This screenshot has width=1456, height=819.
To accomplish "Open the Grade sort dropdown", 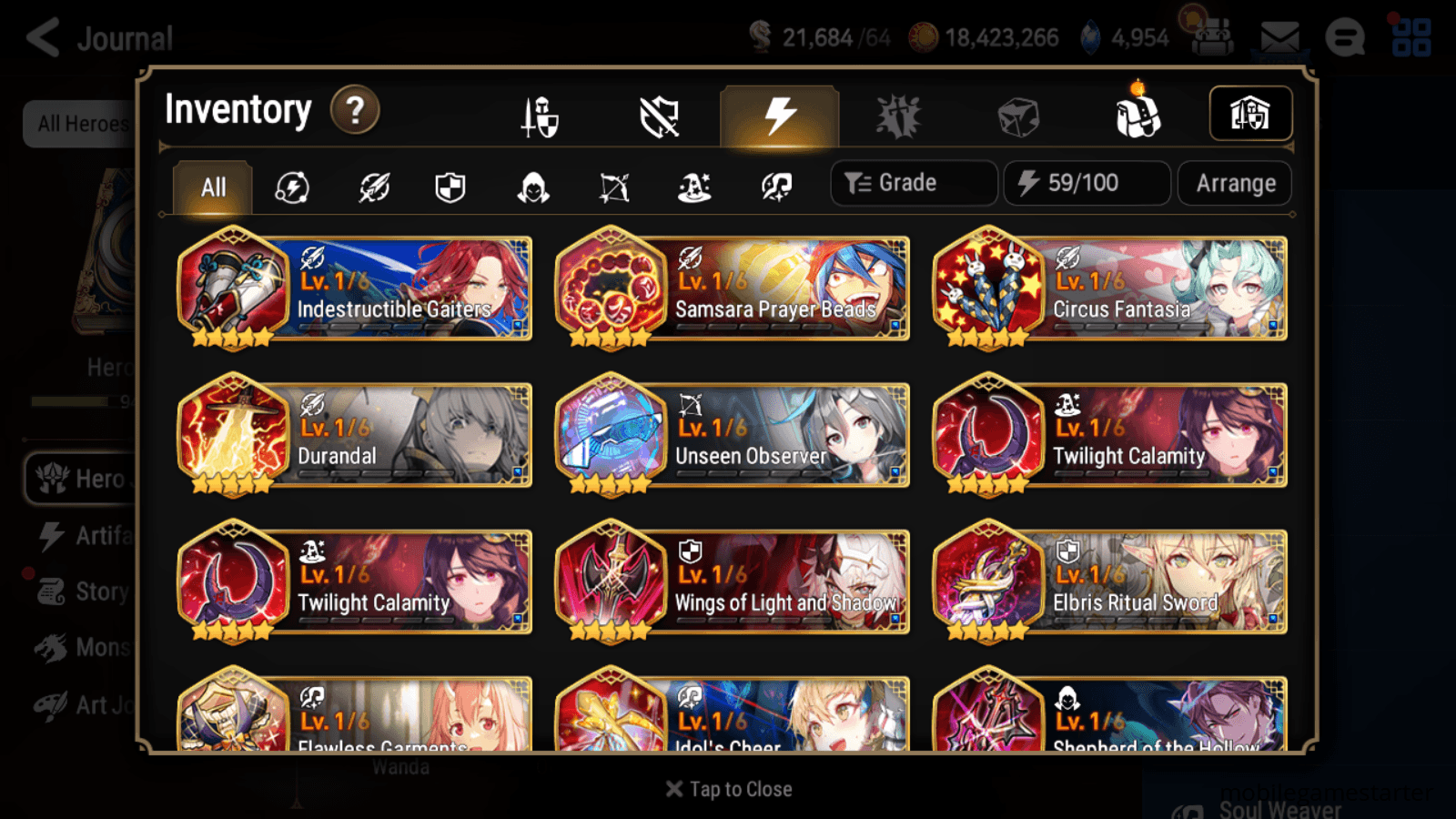I will point(913,182).
